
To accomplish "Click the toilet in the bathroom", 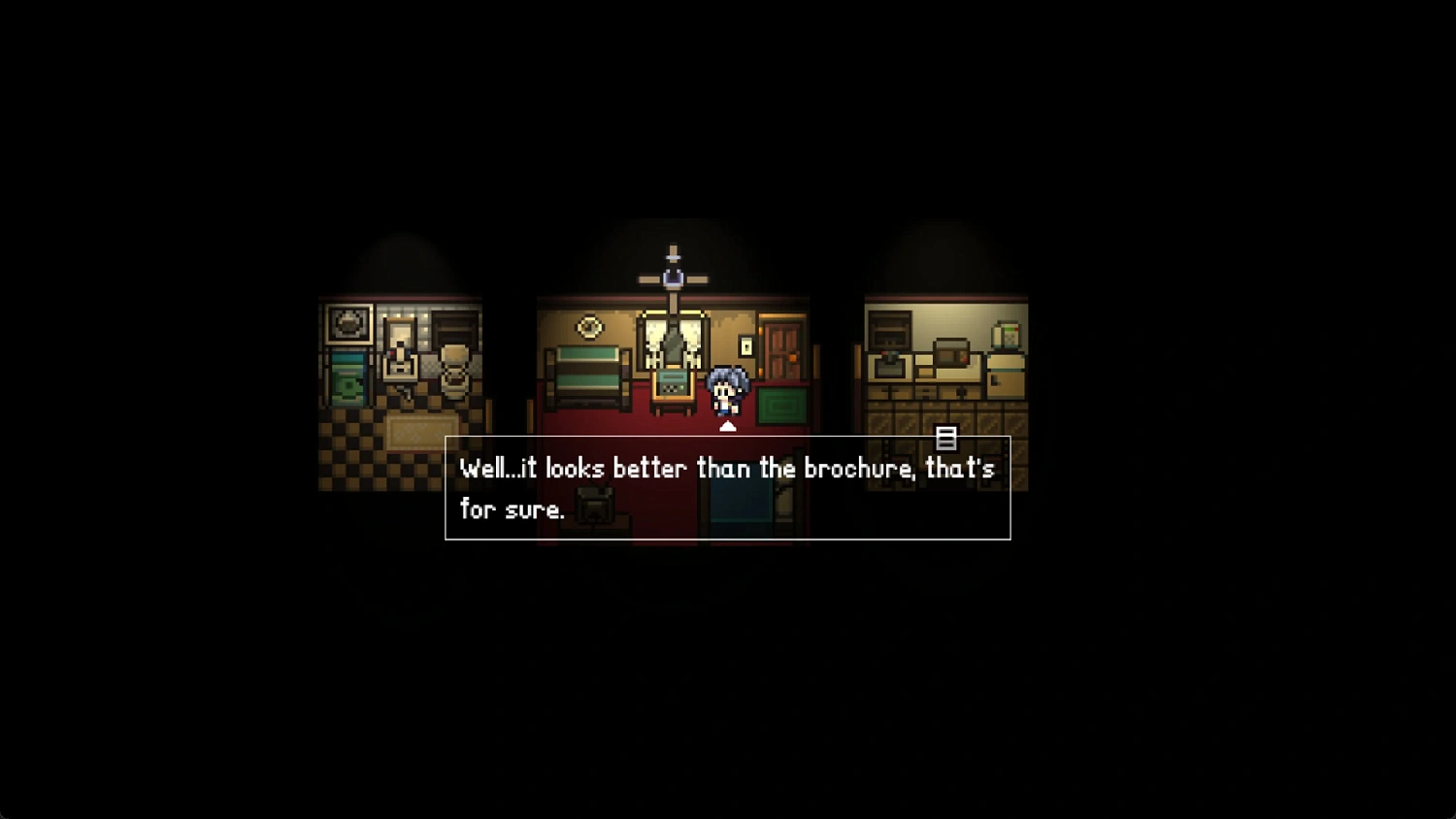I will pos(453,376).
